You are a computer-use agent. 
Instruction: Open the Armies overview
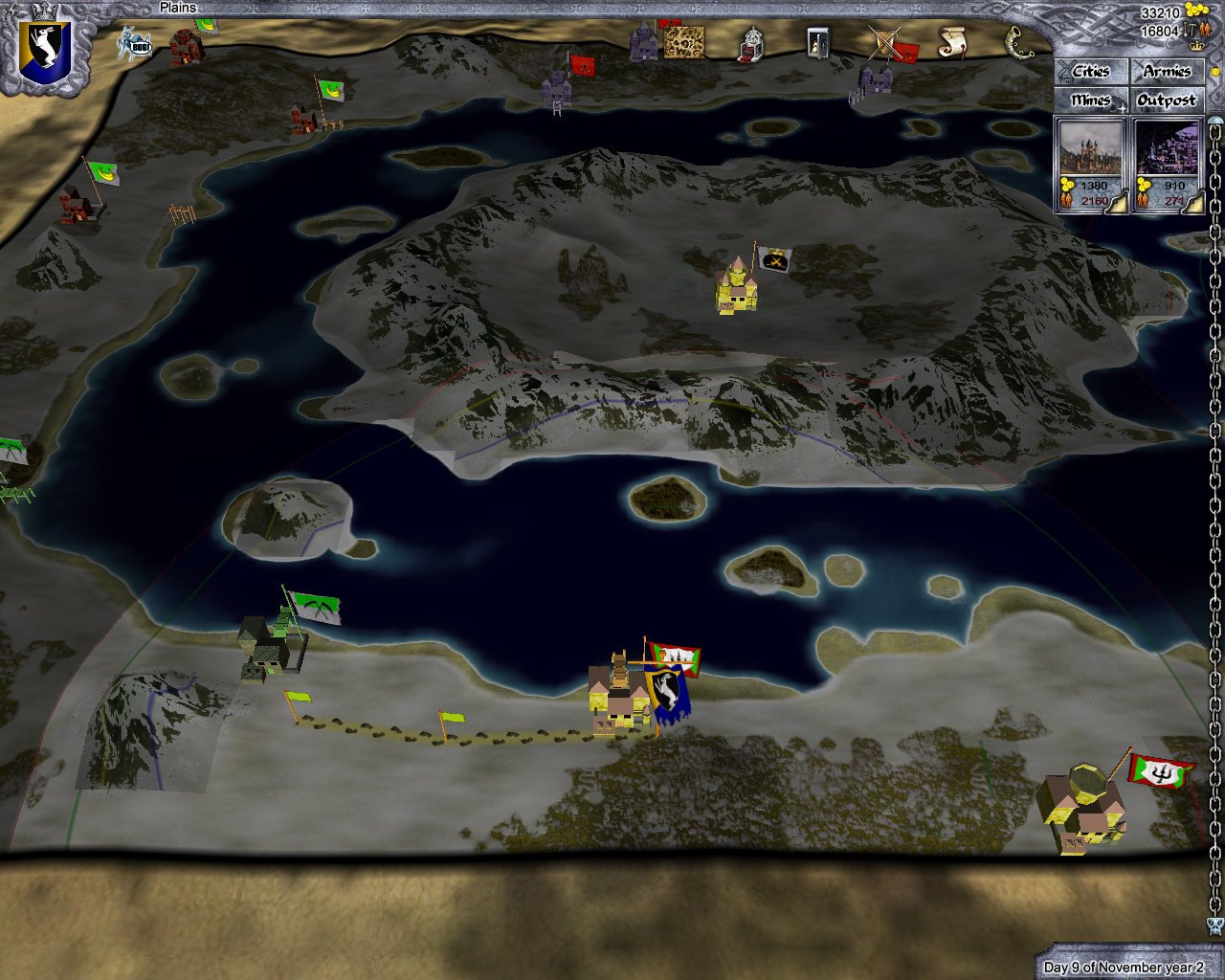click(1168, 72)
